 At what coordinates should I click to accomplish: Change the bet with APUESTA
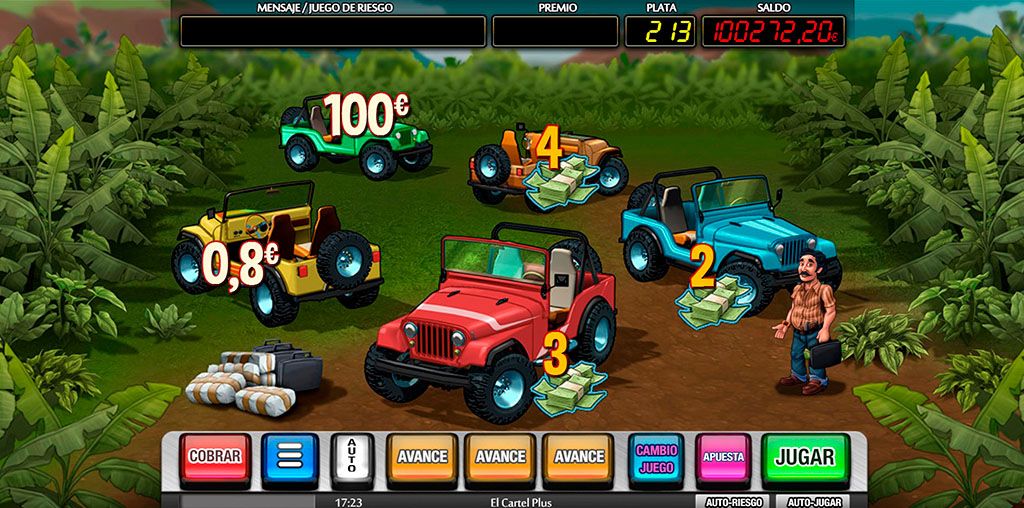[723, 457]
